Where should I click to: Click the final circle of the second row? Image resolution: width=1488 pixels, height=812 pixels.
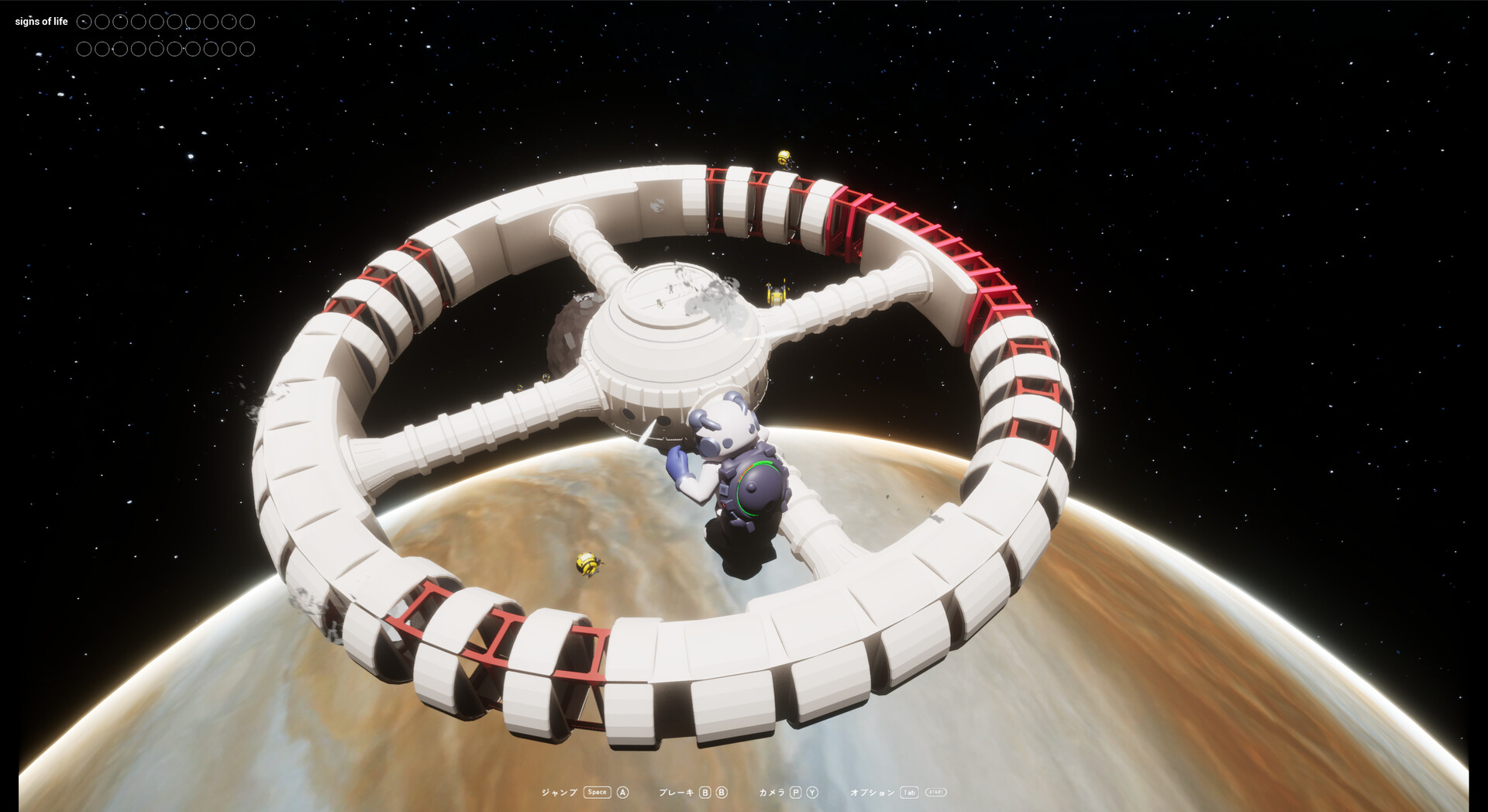coord(246,49)
